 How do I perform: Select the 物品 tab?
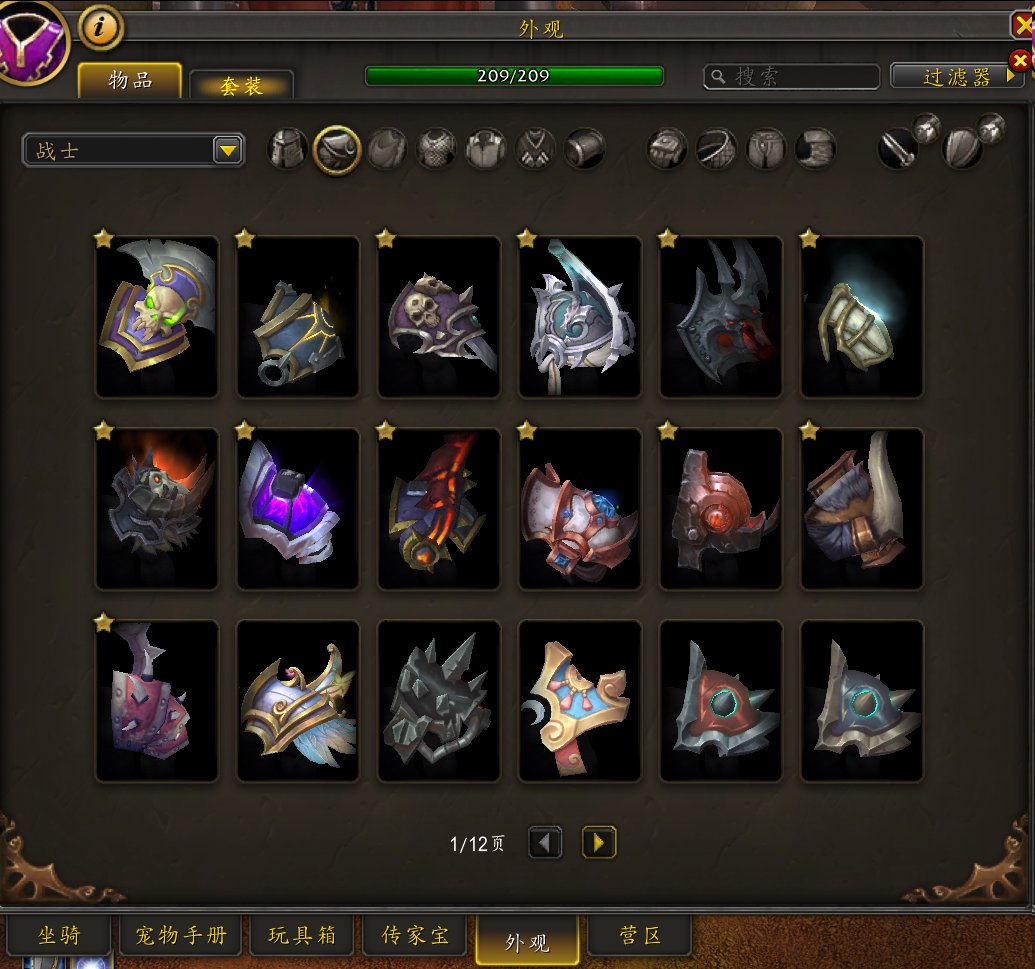(x=130, y=81)
